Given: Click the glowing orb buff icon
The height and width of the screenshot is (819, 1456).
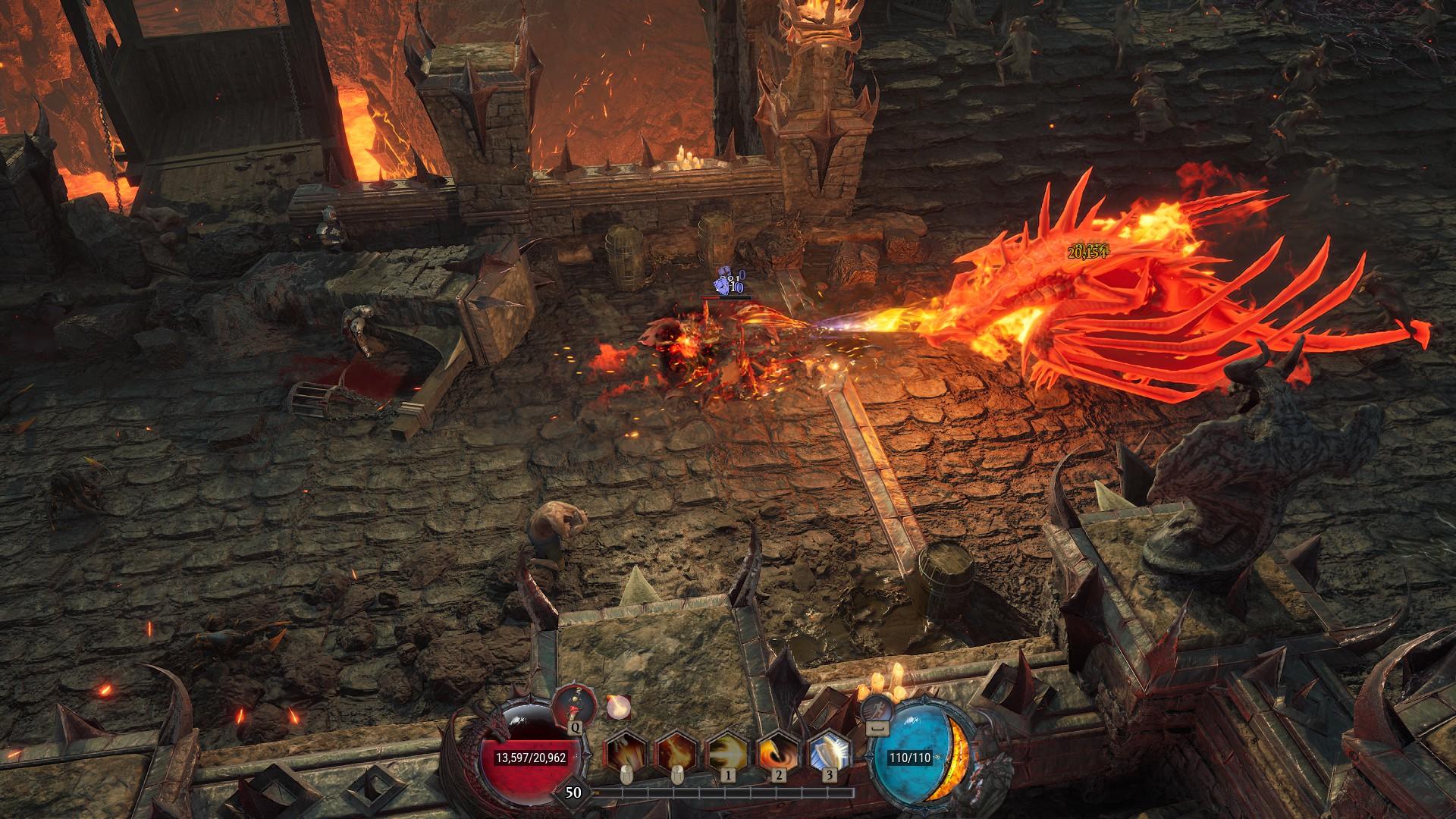Looking at the screenshot, I should (x=618, y=708).
